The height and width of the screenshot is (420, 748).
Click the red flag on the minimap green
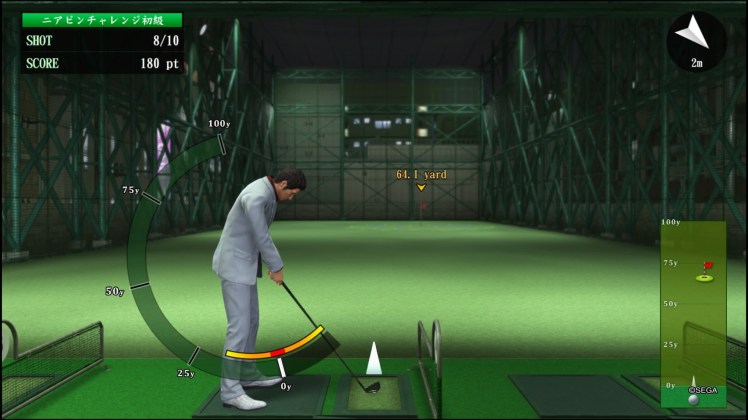(x=709, y=267)
